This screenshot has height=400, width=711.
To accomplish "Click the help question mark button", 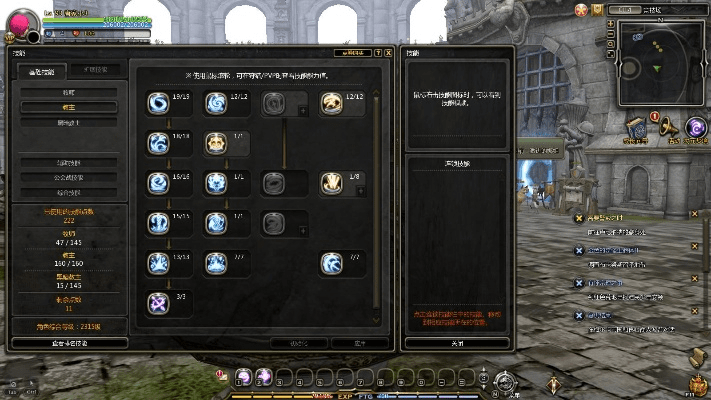I will 378,52.
